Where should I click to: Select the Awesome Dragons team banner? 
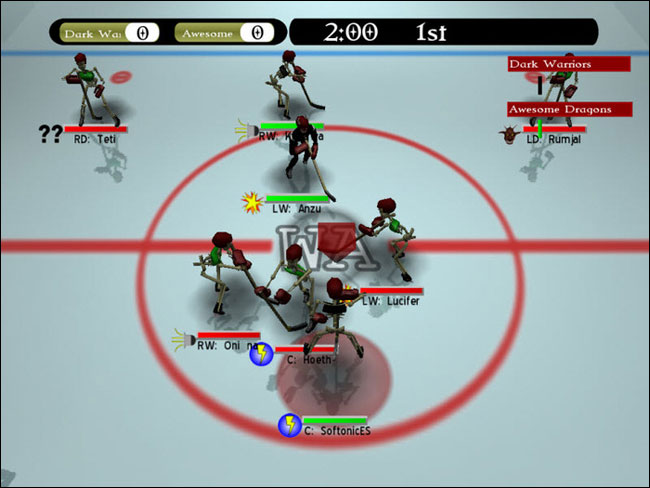(568, 109)
